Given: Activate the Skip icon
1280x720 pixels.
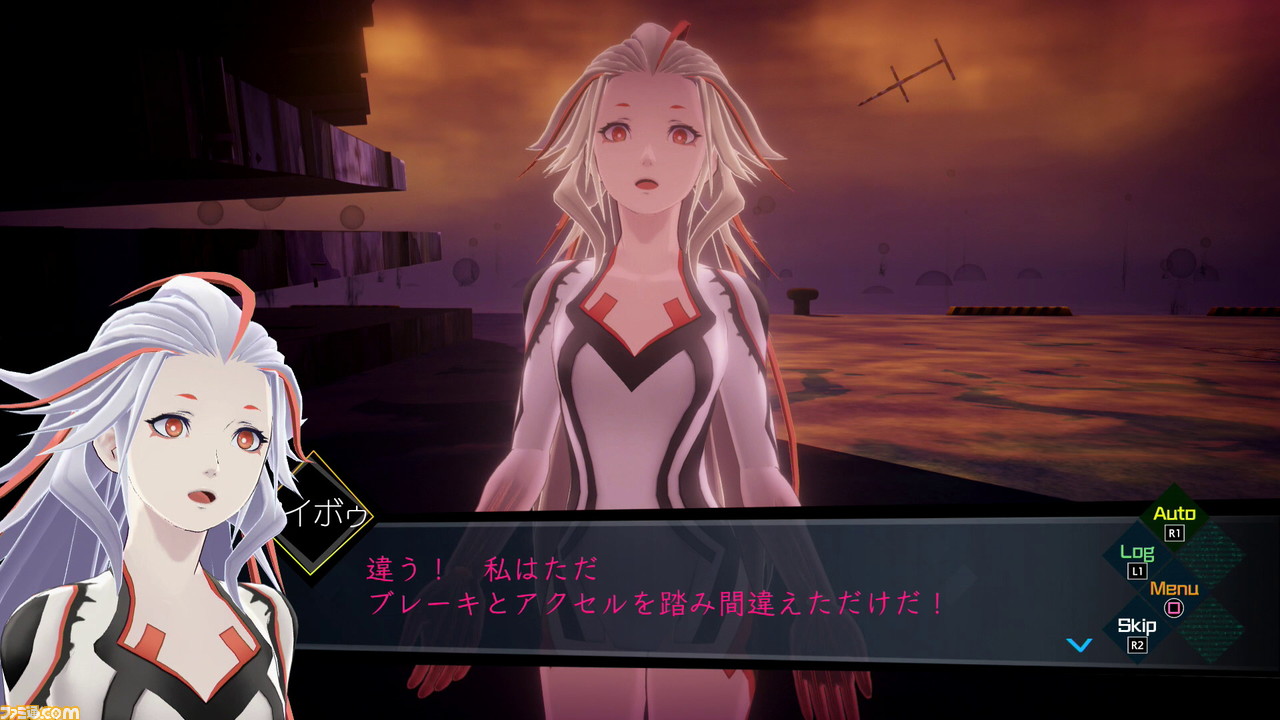Looking at the screenshot, I should click(1135, 625).
